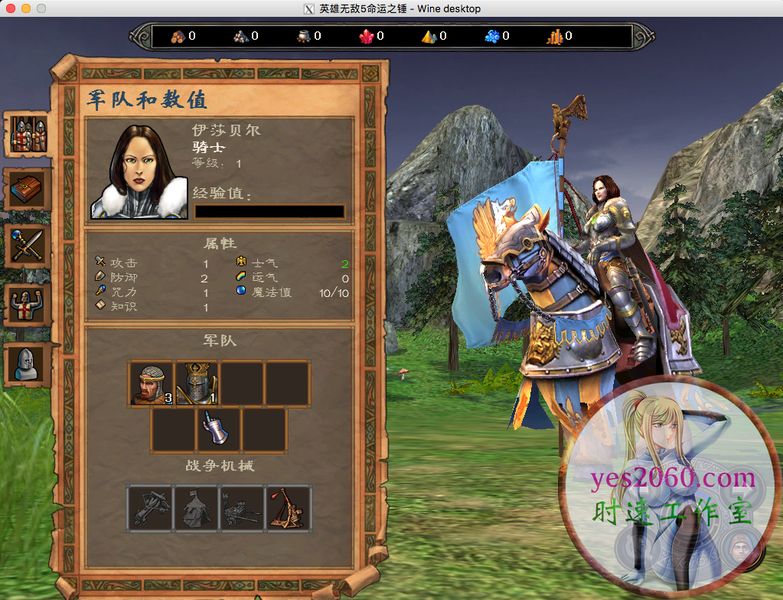Open the army and stats tab
783x600 pixels.
point(28,135)
